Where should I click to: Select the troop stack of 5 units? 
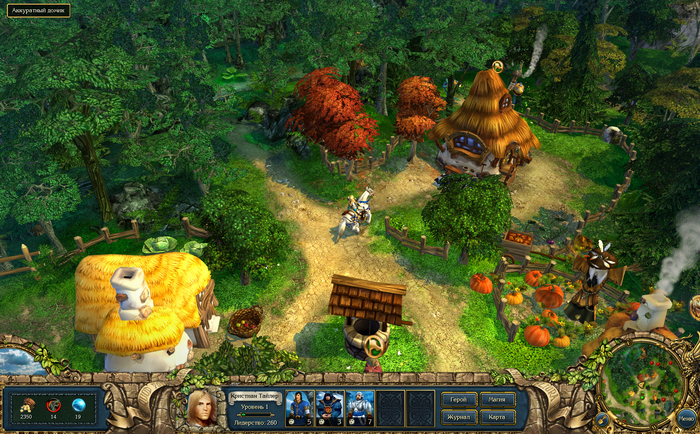coord(299,407)
